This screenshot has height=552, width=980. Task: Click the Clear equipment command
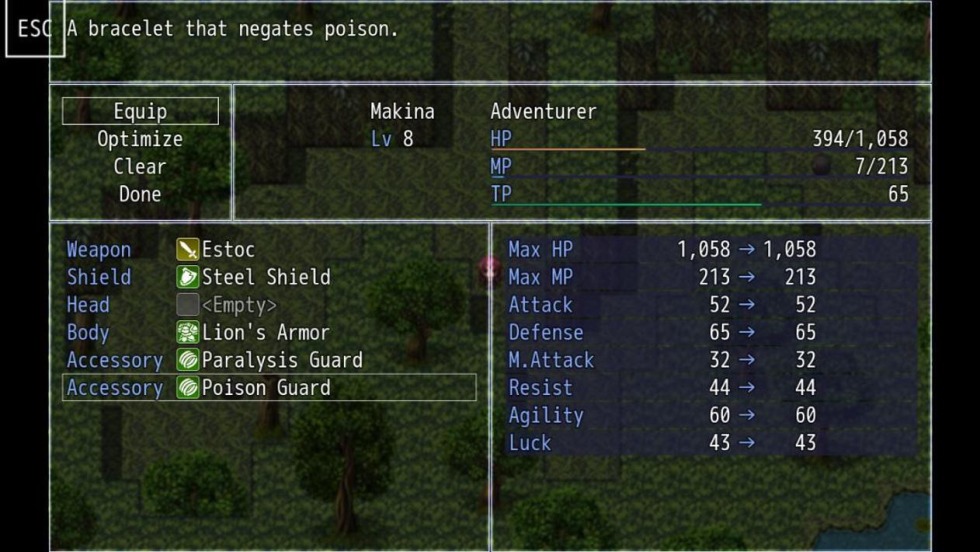[x=140, y=167]
